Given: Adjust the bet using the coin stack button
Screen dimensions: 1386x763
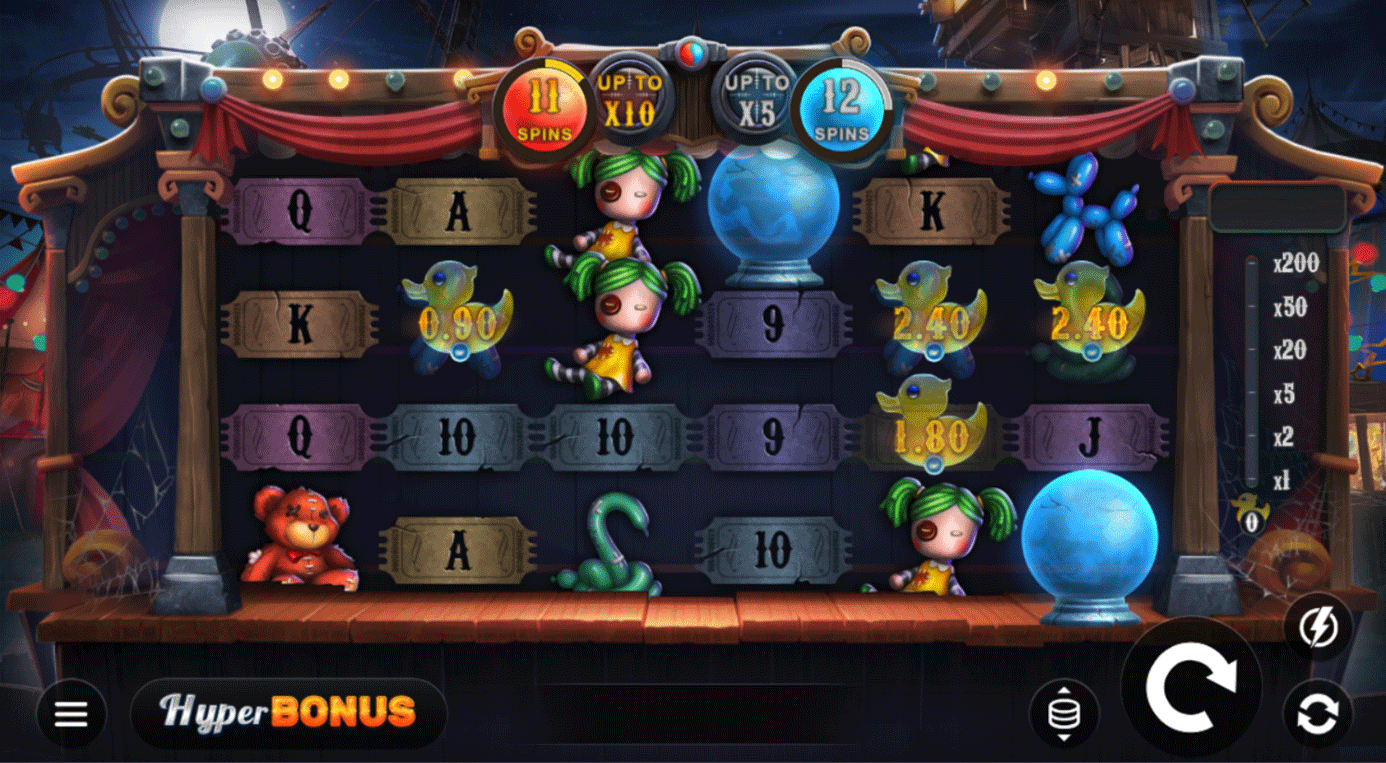Looking at the screenshot, I should [1063, 714].
